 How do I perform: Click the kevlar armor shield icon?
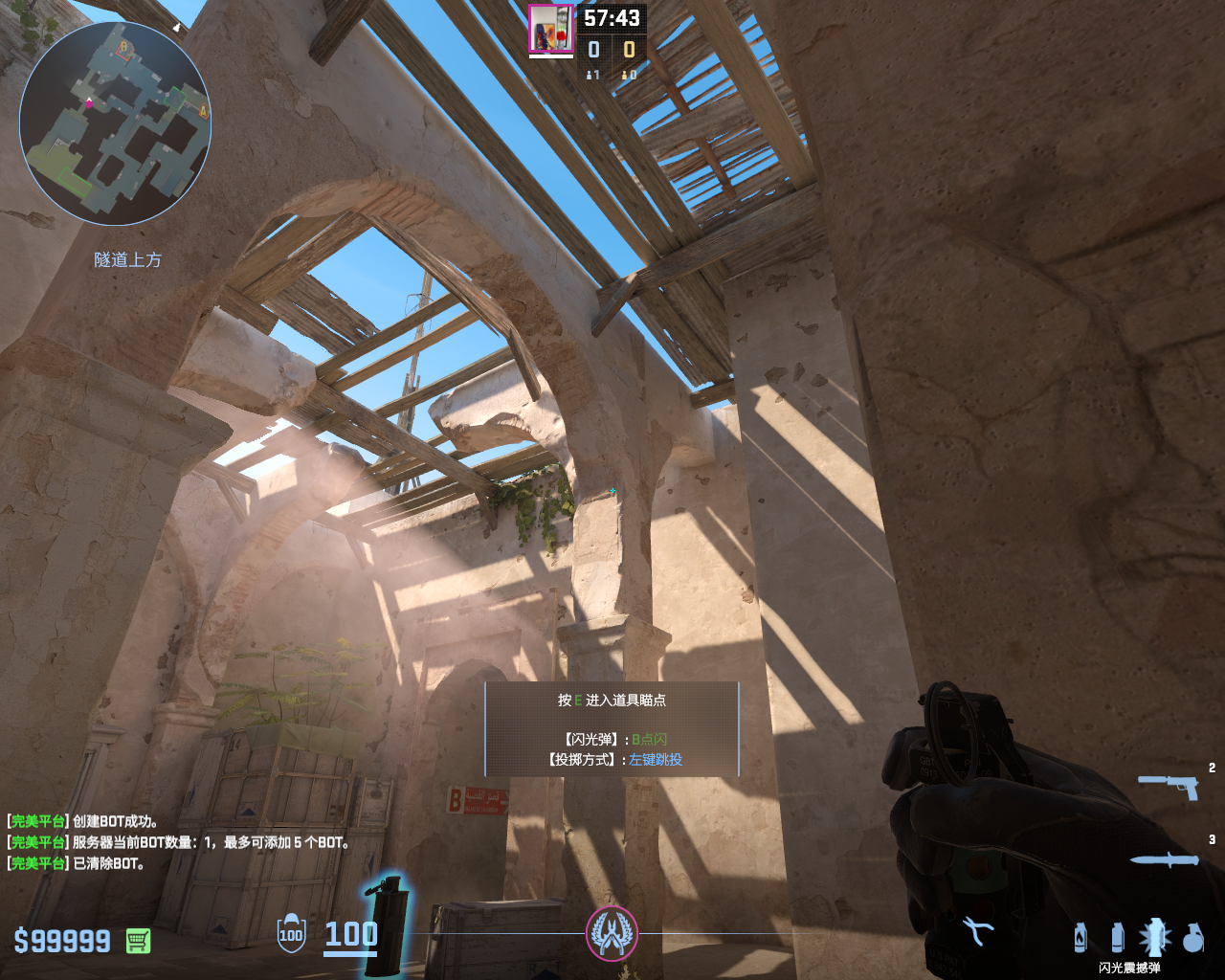coord(291,934)
